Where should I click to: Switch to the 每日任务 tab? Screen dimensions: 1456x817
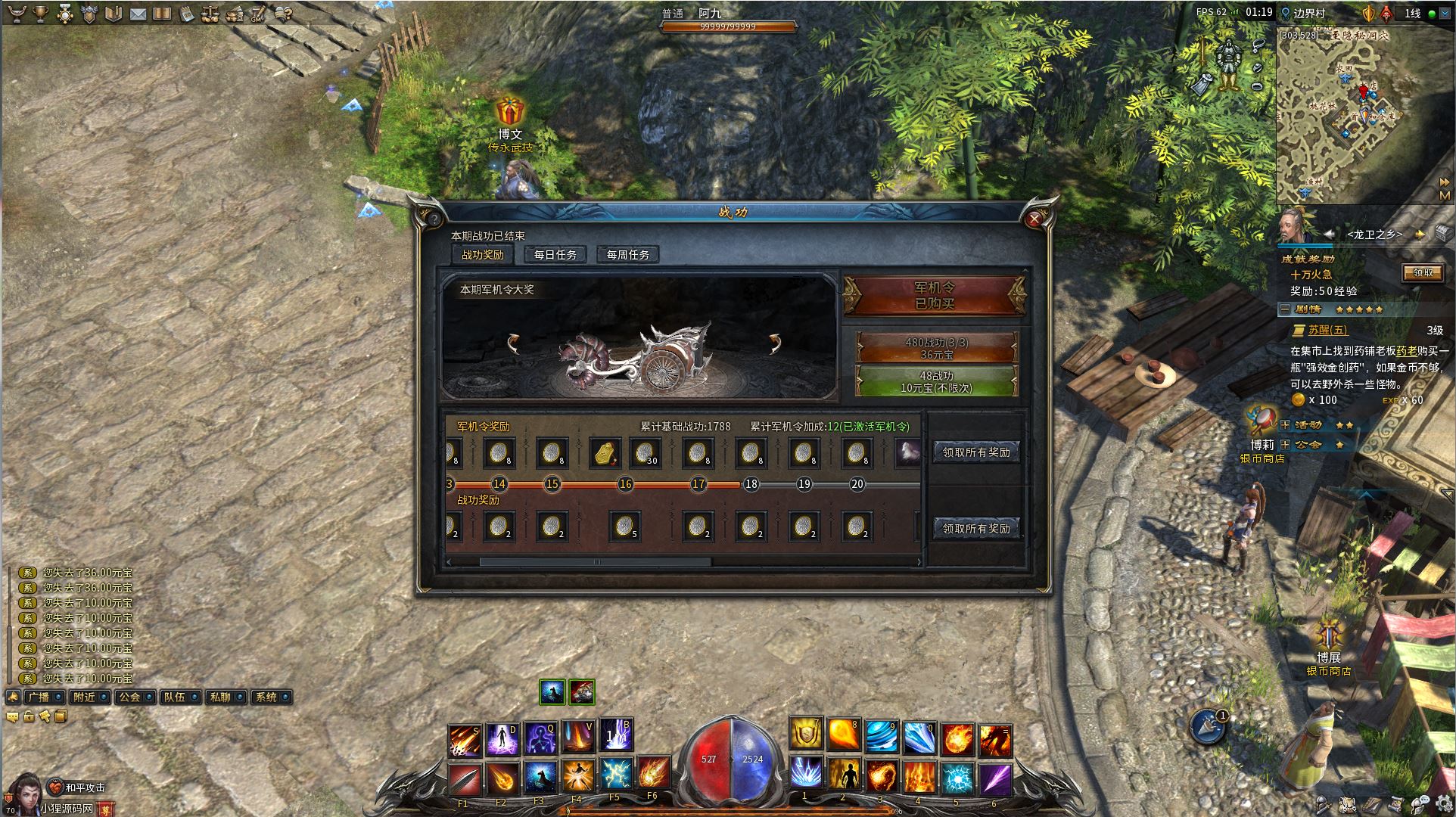click(x=555, y=255)
